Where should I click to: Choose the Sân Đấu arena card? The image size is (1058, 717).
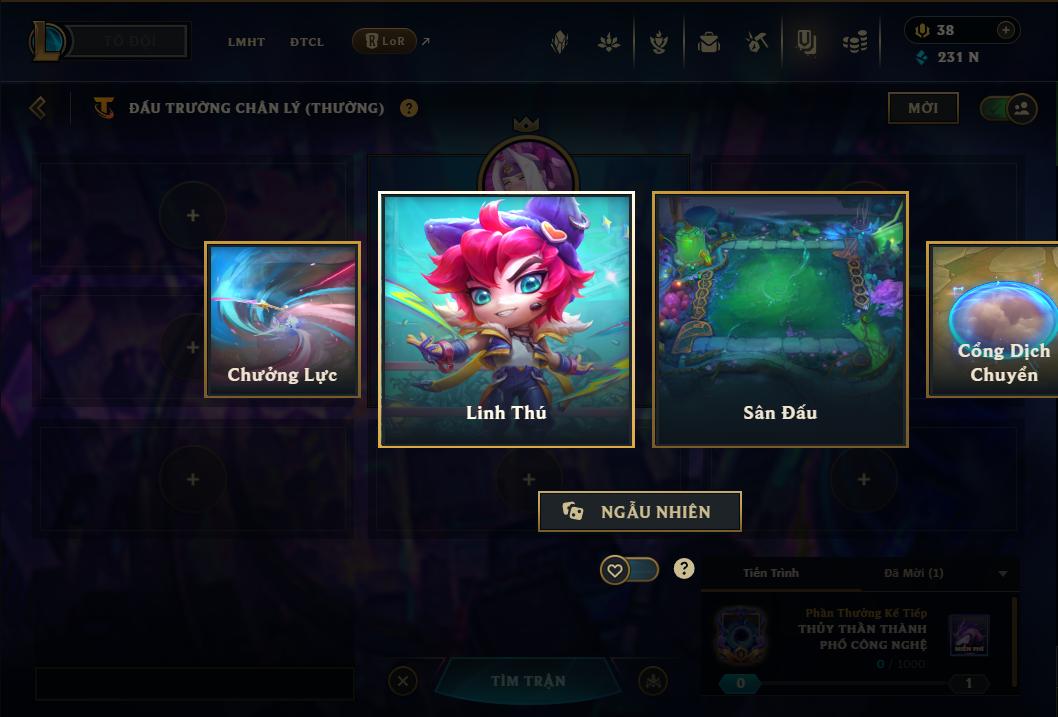tap(780, 319)
